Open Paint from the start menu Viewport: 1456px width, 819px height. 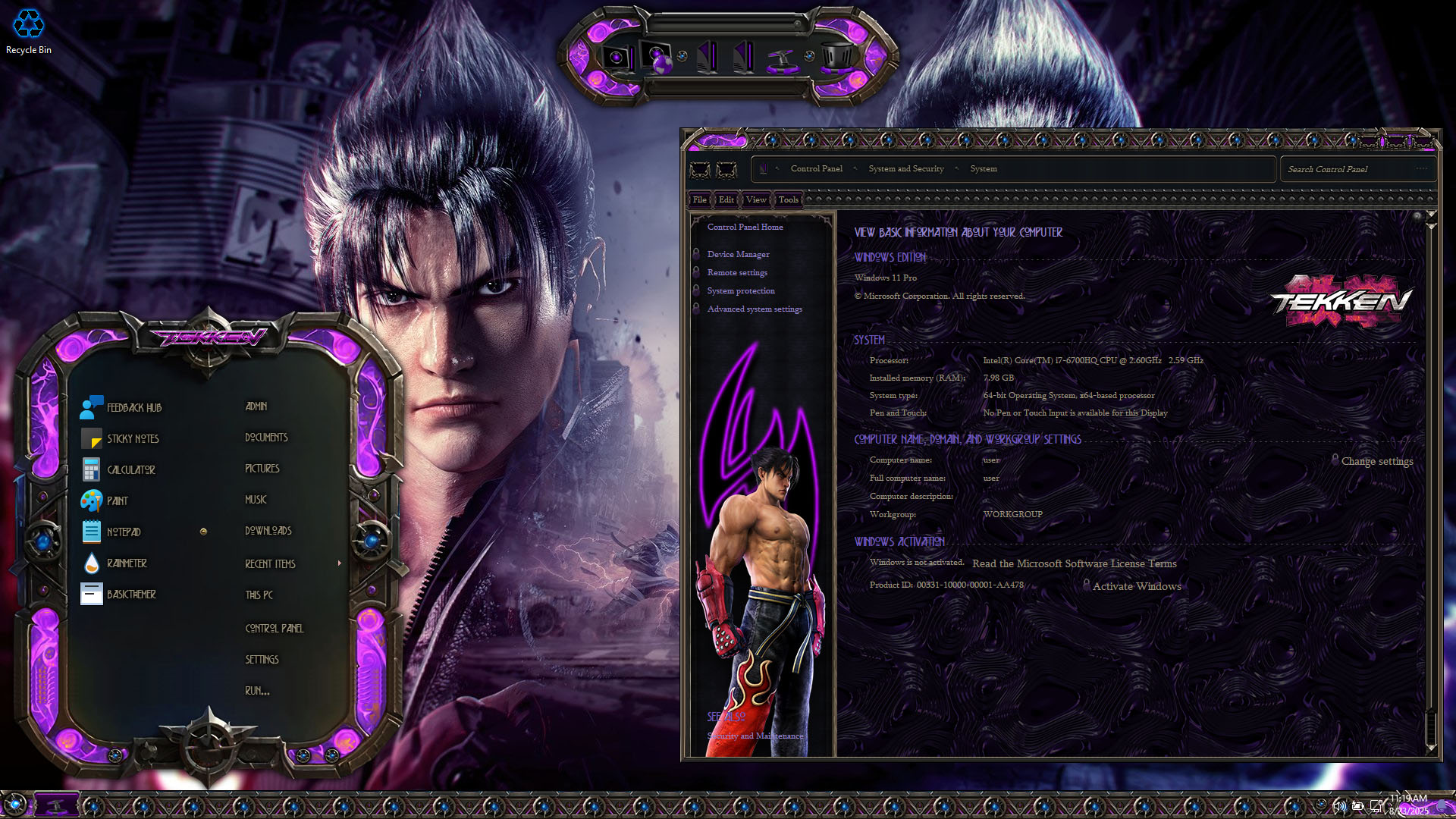tap(117, 501)
